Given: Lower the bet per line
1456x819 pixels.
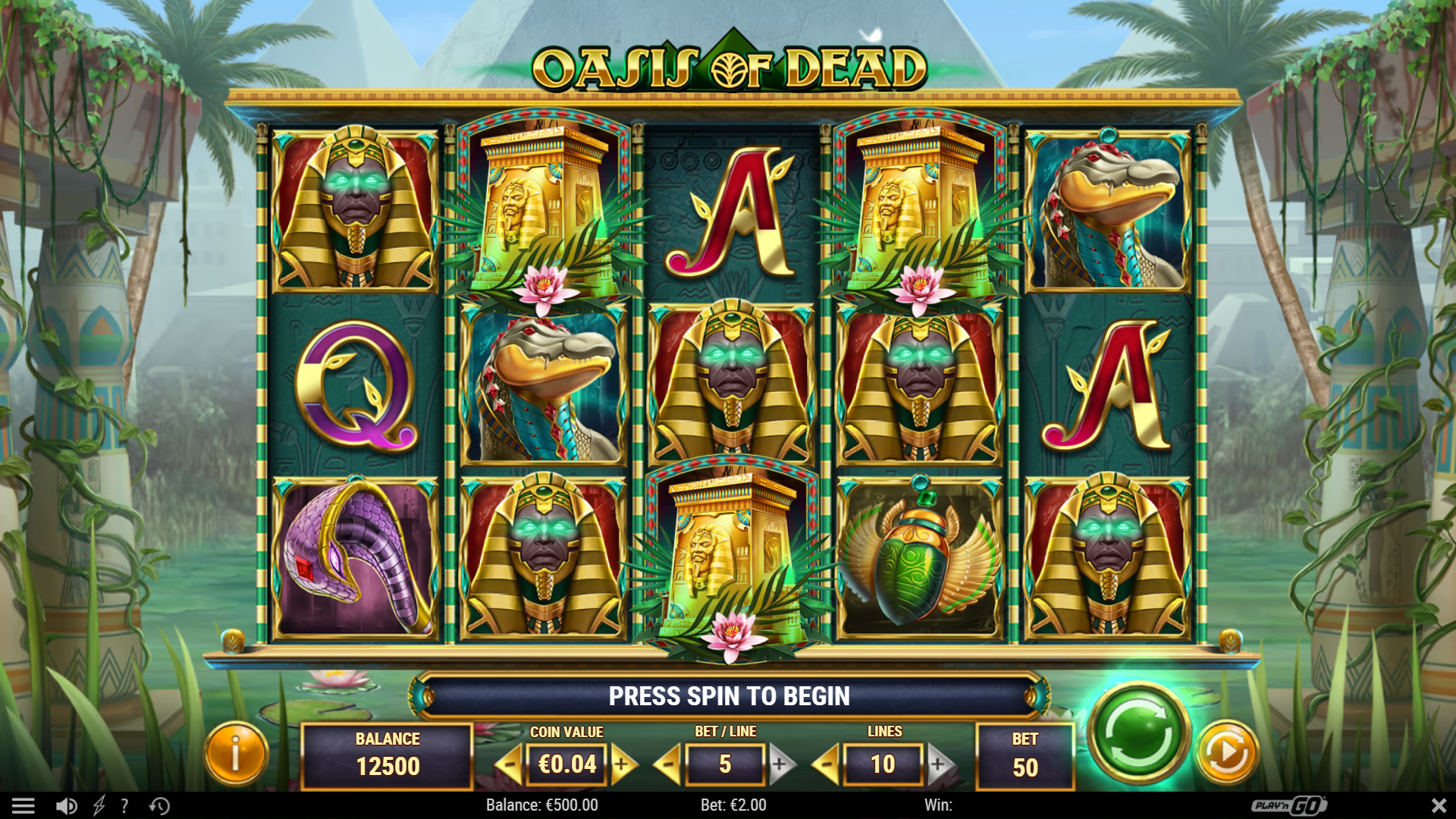Looking at the screenshot, I should click(667, 764).
